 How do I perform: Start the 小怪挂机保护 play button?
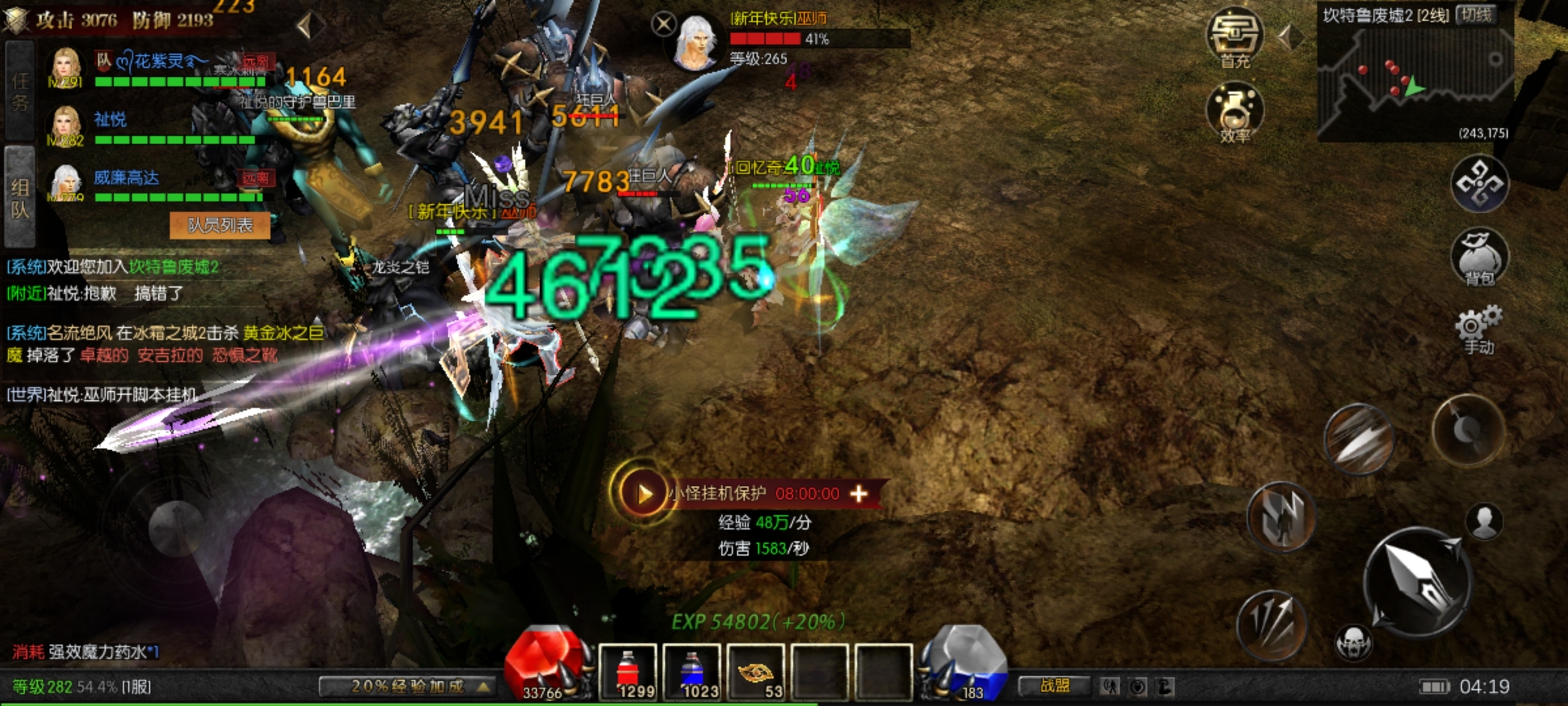pyautogui.click(x=644, y=494)
